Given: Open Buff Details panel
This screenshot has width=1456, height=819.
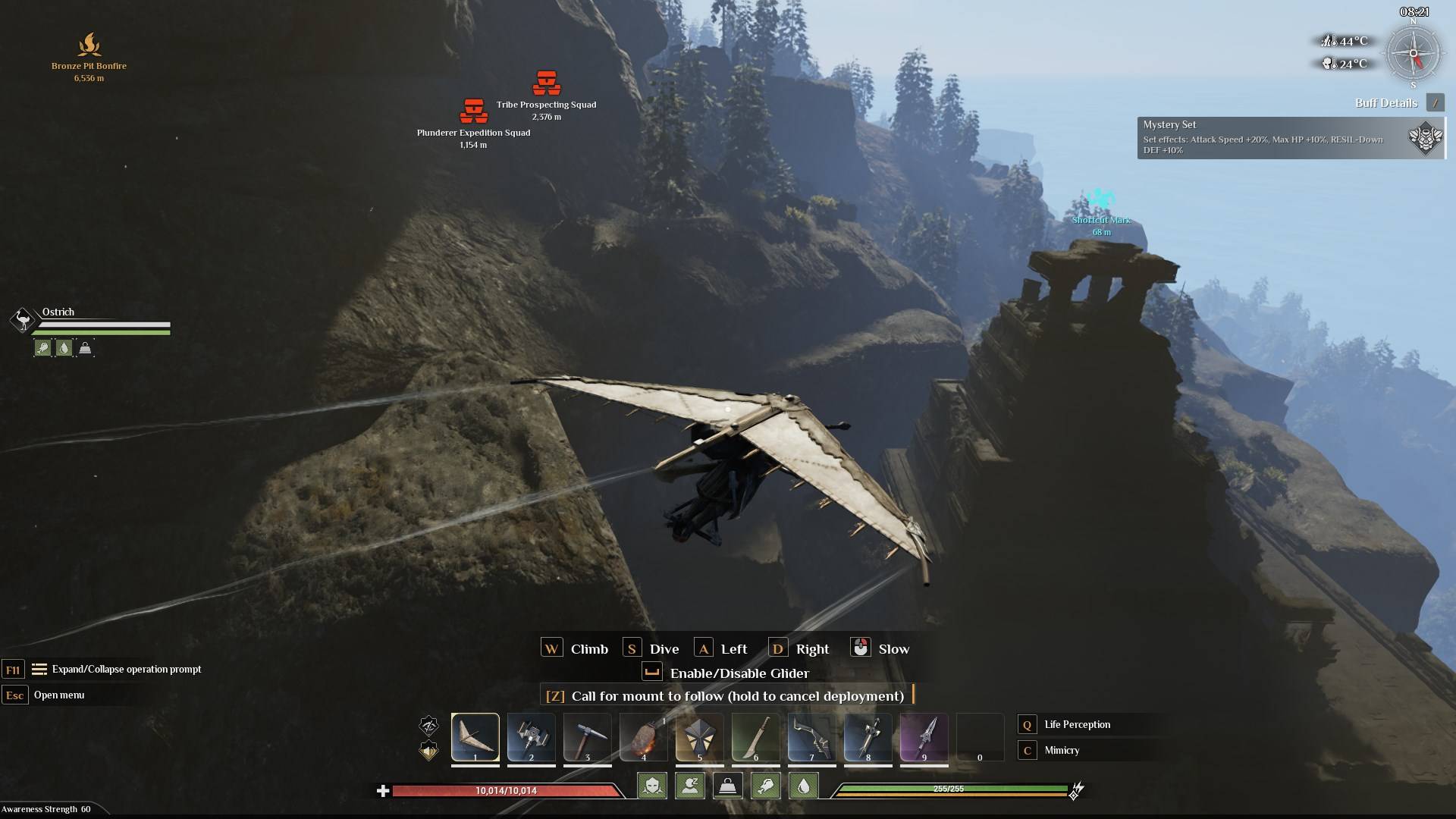Looking at the screenshot, I should click(1434, 102).
